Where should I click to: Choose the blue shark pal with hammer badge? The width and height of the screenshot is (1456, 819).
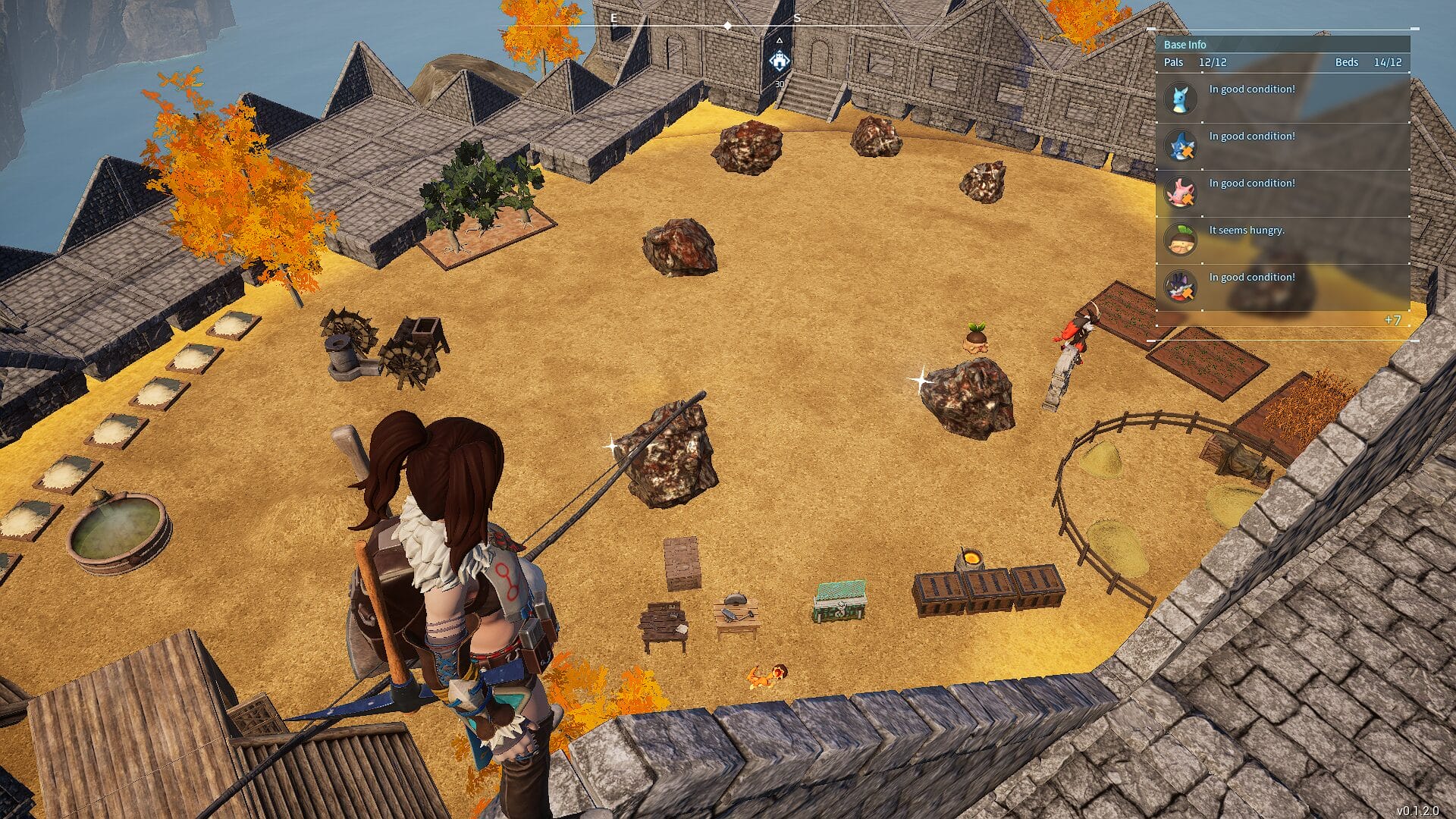point(1181,146)
